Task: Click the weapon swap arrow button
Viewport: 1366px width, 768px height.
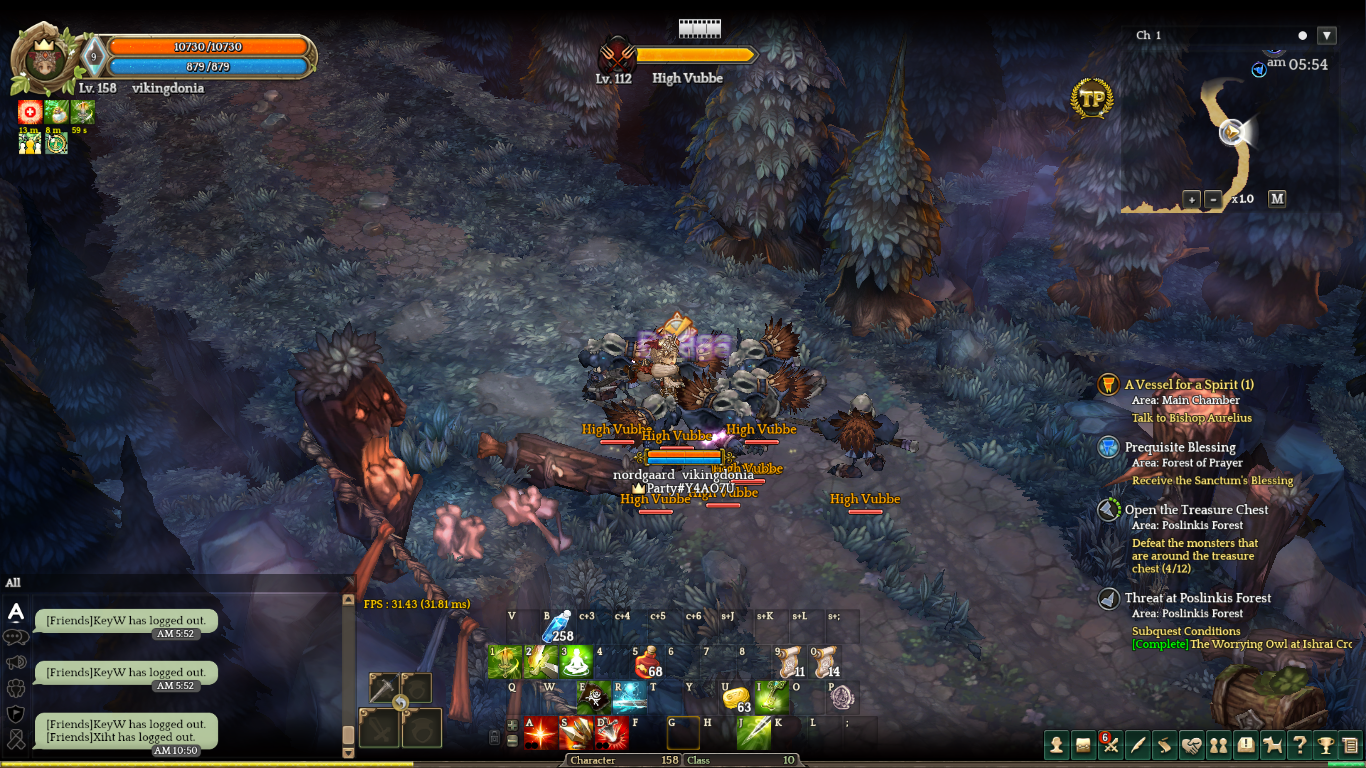Action: 400,703
